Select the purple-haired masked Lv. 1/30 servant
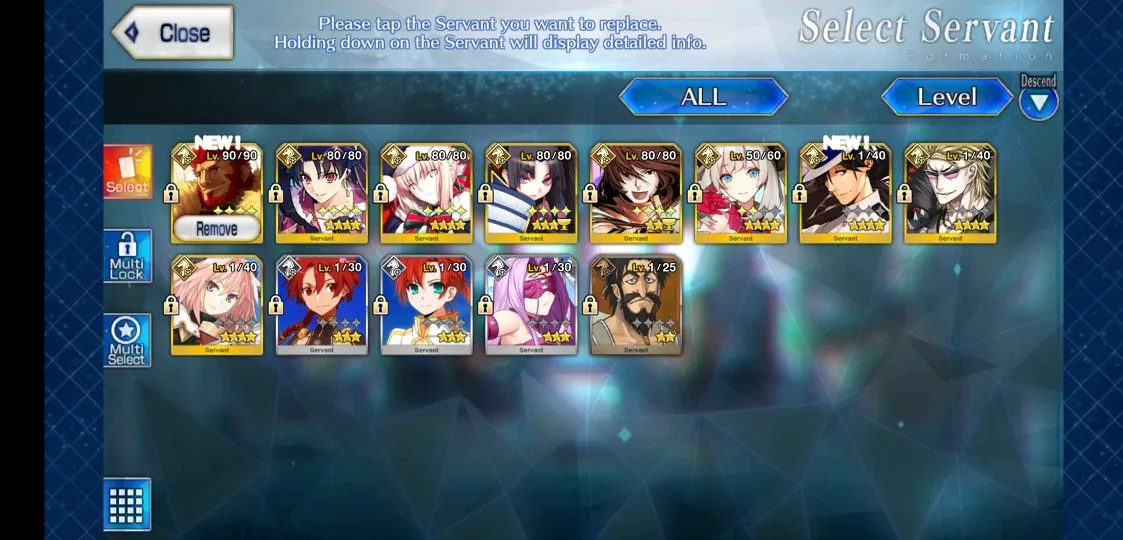Viewport: 1123px width, 540px height. click(531, 305)
